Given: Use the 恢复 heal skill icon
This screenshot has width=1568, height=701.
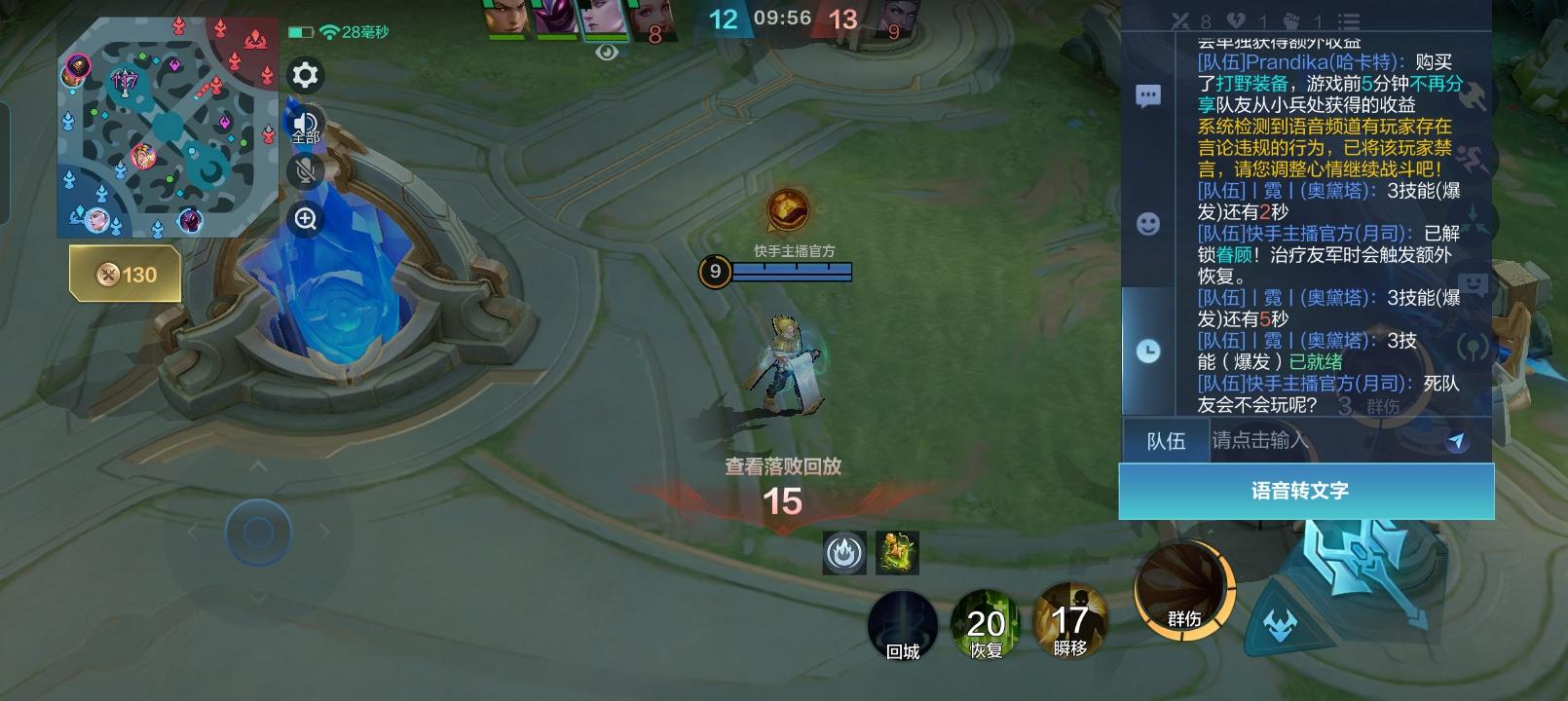Looking at the screenshot, I should (x=987, y=623).
